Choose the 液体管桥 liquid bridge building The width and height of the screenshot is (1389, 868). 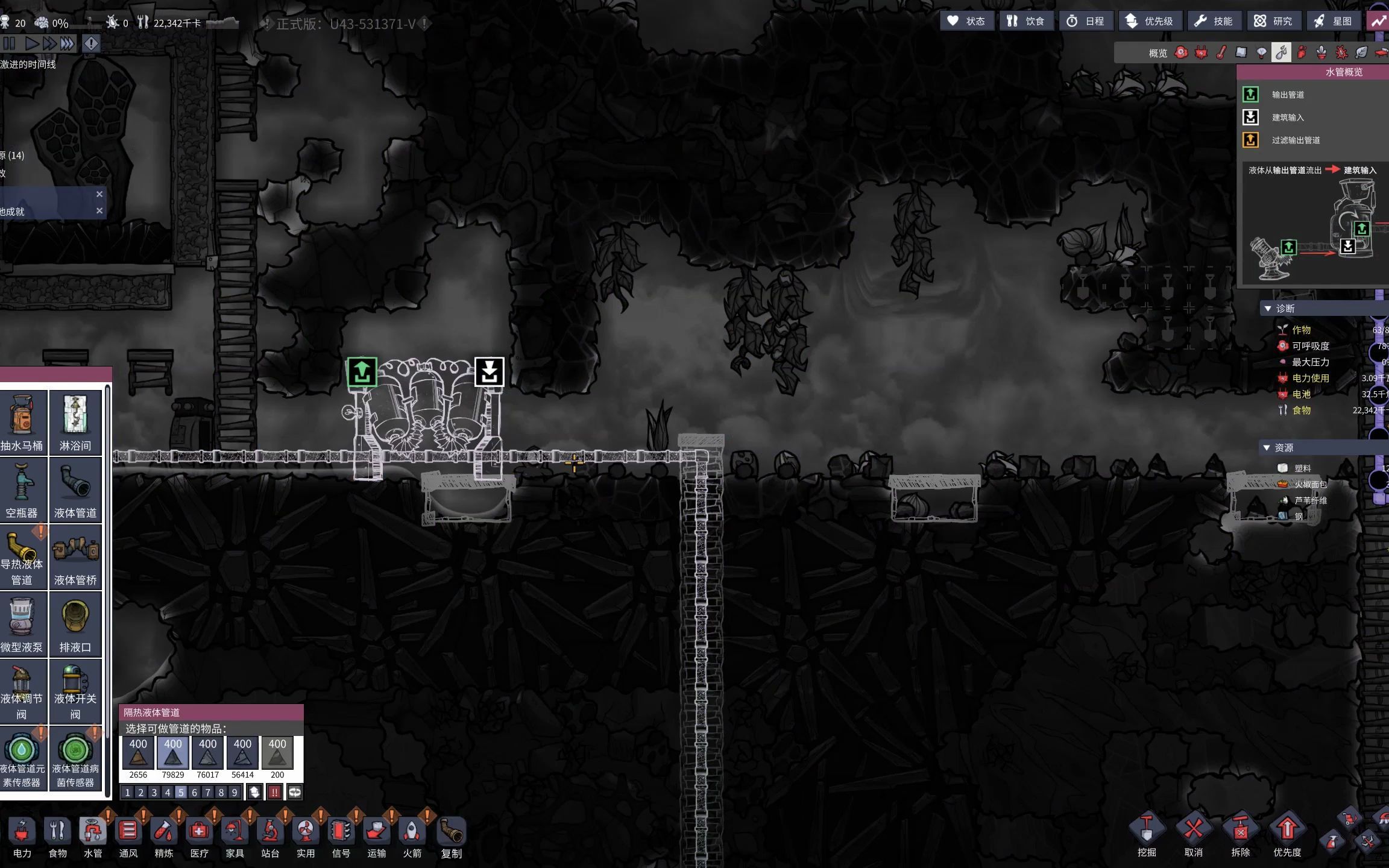click(75, 556)
